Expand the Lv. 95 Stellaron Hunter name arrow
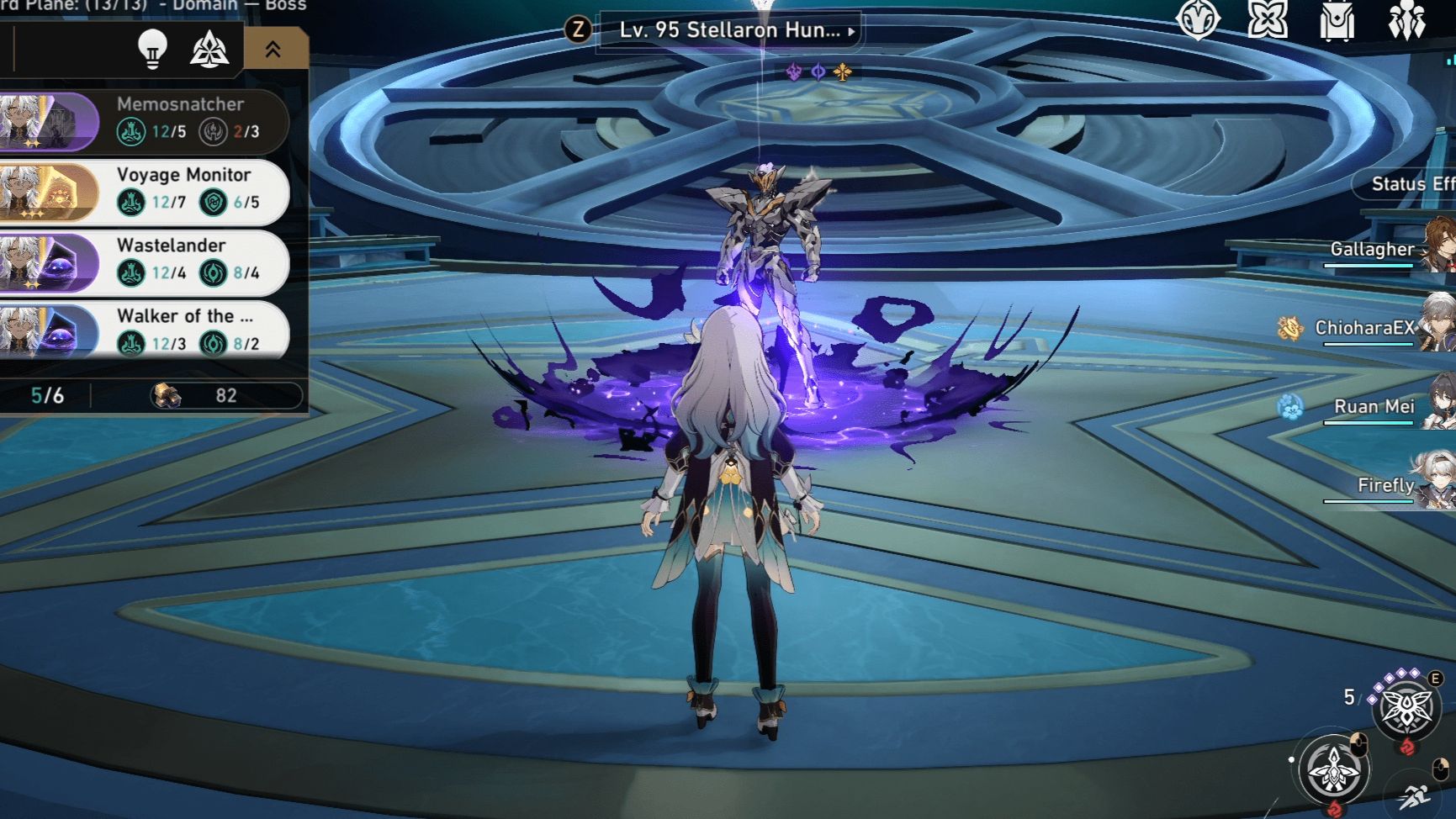 tap(851, 30)
